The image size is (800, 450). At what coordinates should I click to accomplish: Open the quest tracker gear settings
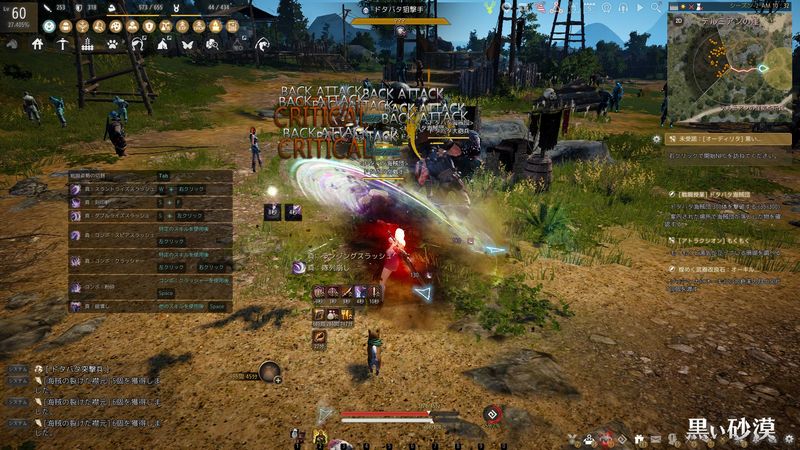pyautogui.click(x=657, y=140)
